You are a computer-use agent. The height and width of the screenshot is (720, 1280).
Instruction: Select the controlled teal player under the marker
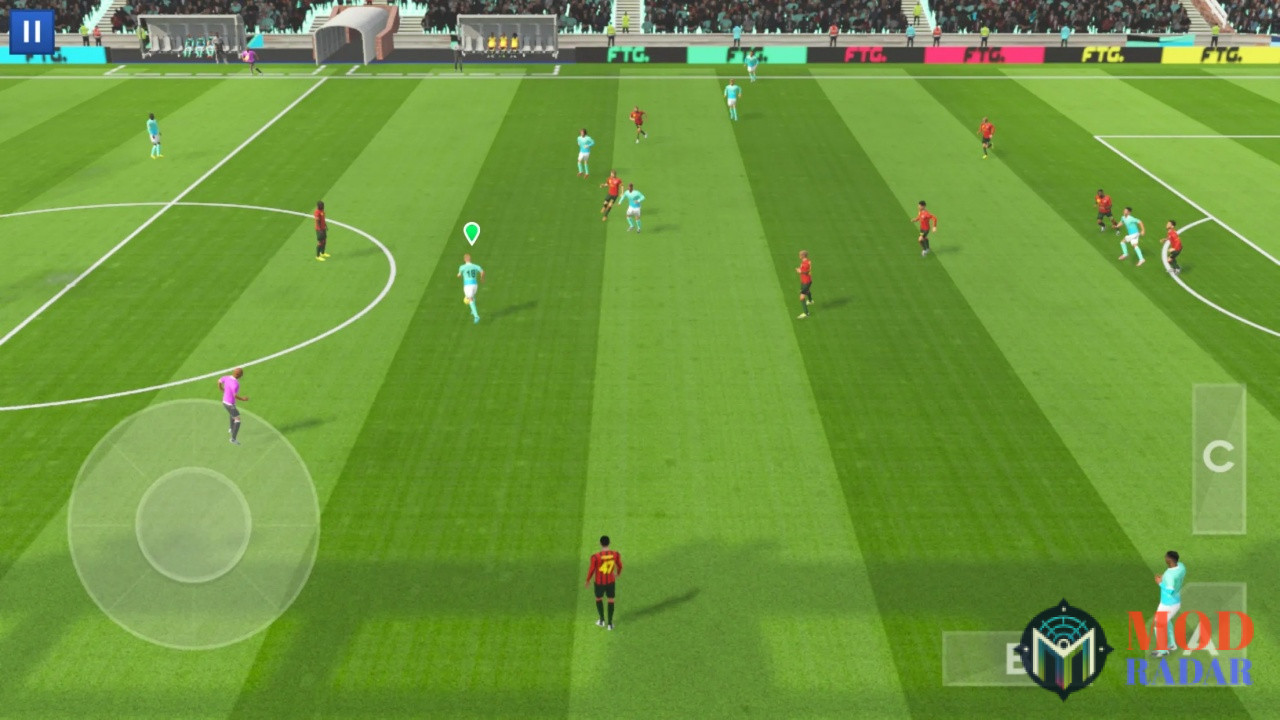click(468, 285)
